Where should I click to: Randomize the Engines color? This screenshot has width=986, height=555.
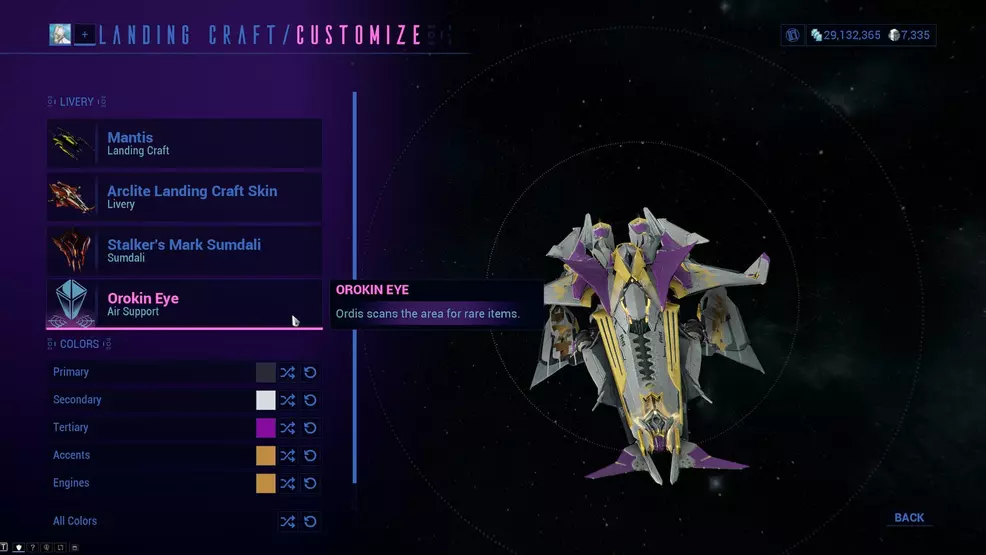[288, 483]
